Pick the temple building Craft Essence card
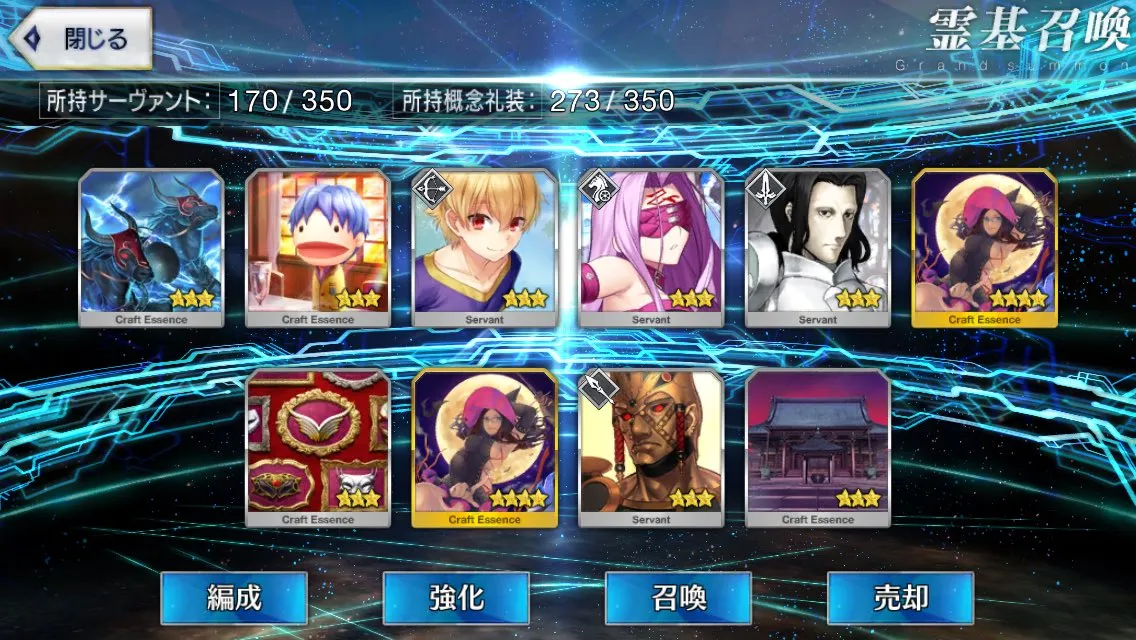 tap(818, 447)
